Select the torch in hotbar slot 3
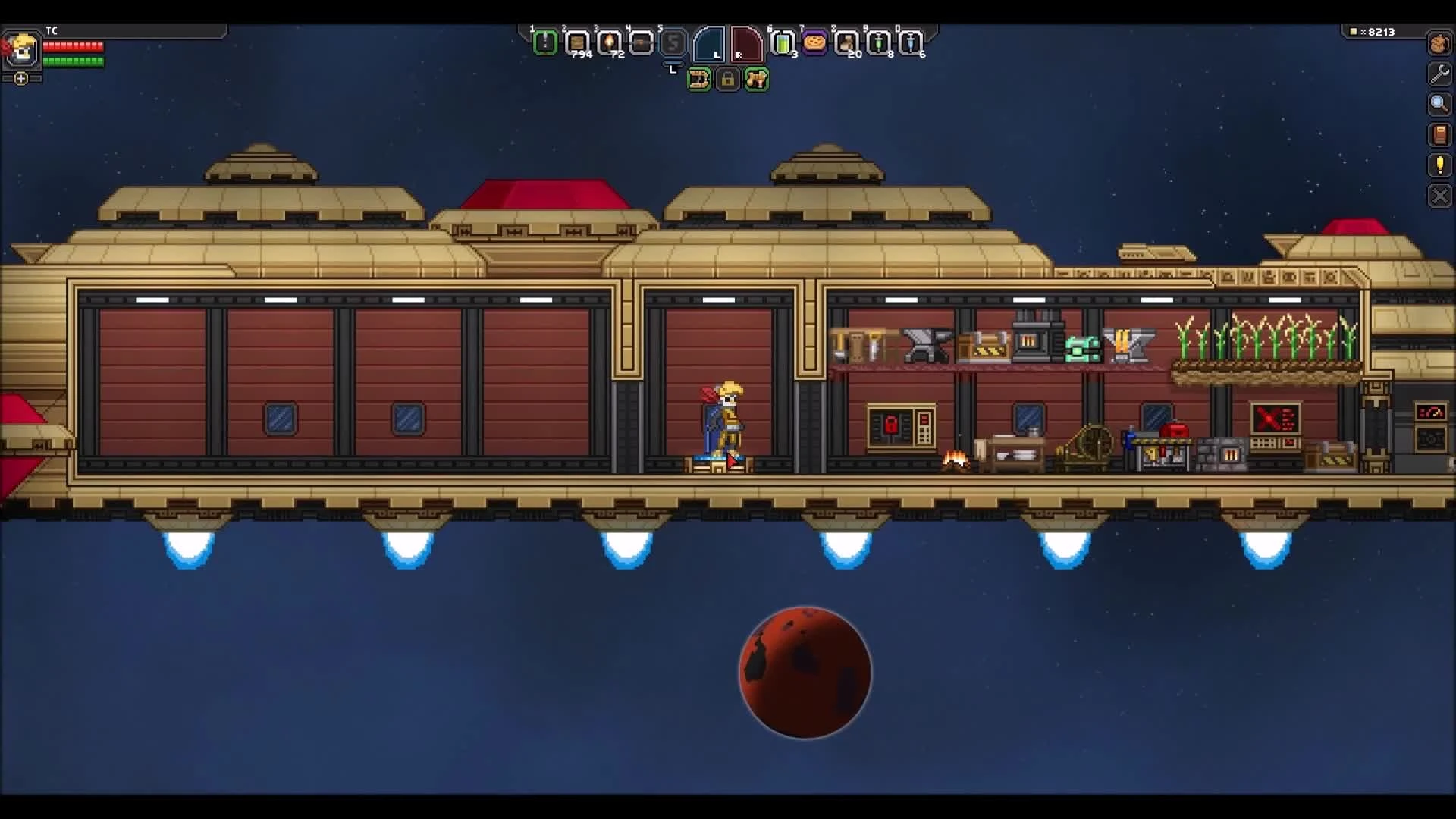 click(x=610, y=43)
